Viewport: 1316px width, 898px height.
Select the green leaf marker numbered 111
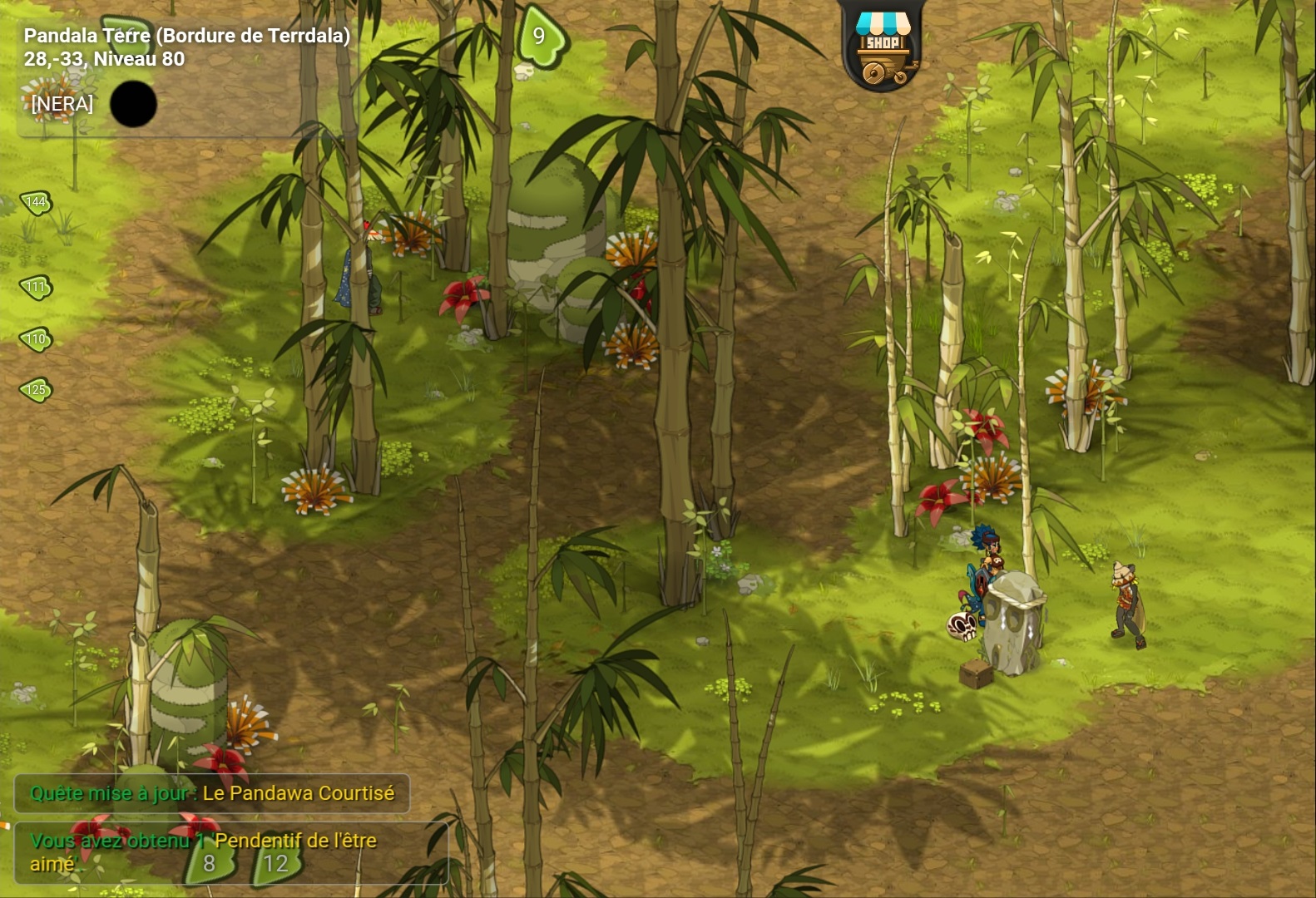point(37,287)
